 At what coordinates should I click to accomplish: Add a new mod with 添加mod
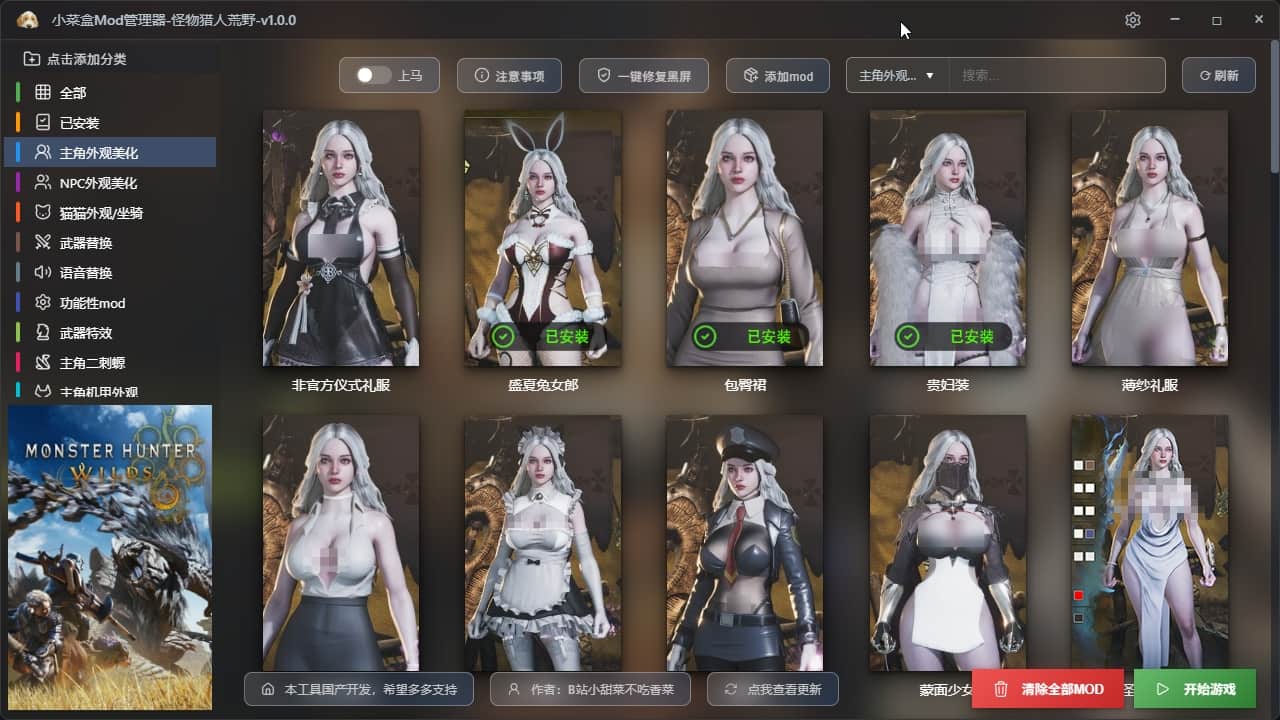pos(777,76)
